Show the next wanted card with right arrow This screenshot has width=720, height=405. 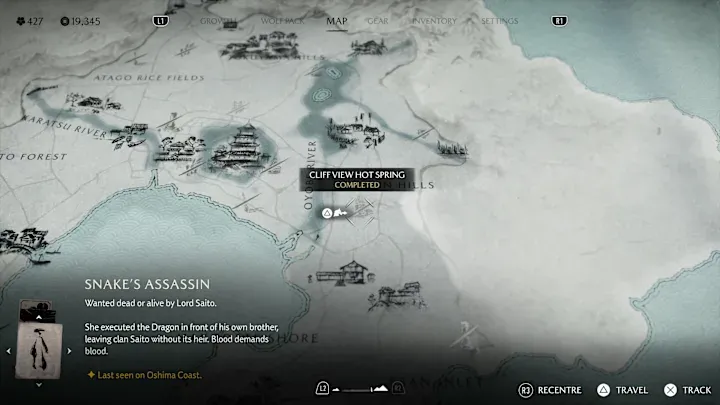tap(69, 350)
